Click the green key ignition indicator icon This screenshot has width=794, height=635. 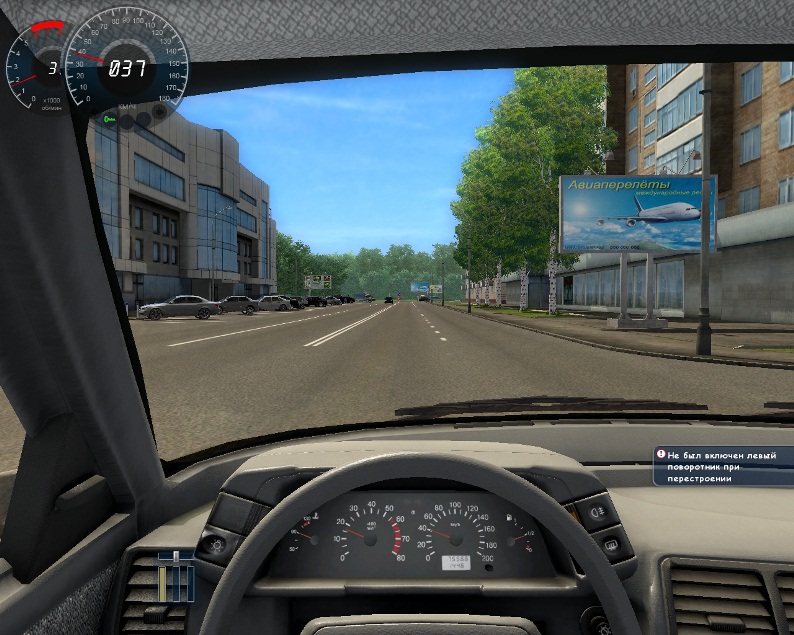[109, 119]
